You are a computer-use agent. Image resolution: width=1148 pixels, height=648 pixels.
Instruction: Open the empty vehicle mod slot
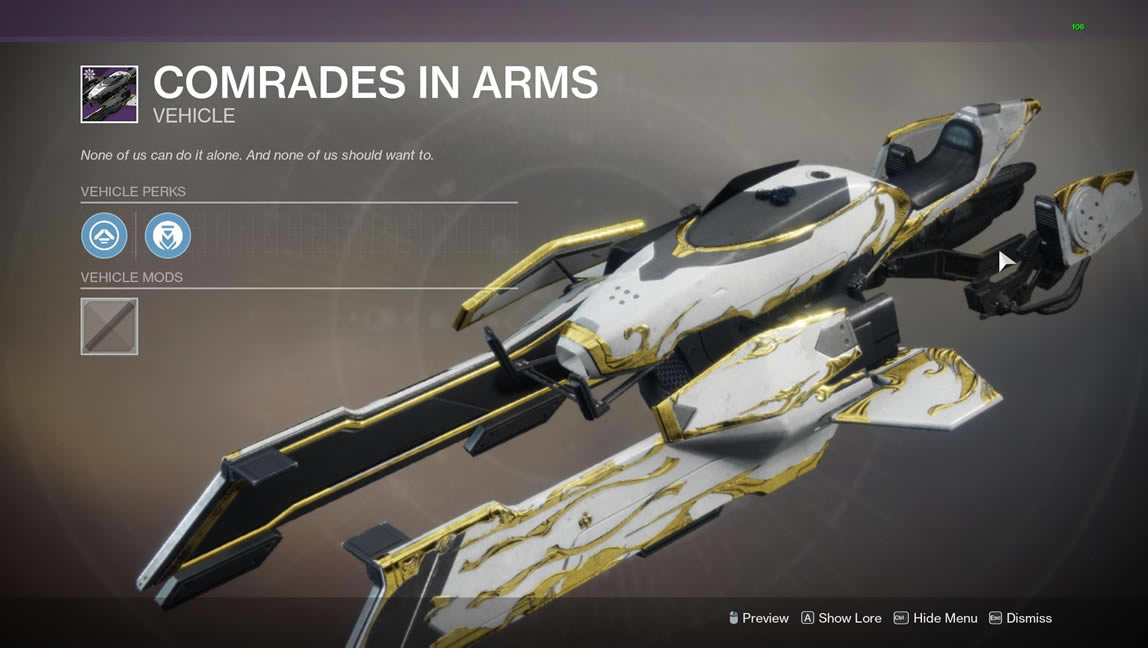click(x=109, y=326)
